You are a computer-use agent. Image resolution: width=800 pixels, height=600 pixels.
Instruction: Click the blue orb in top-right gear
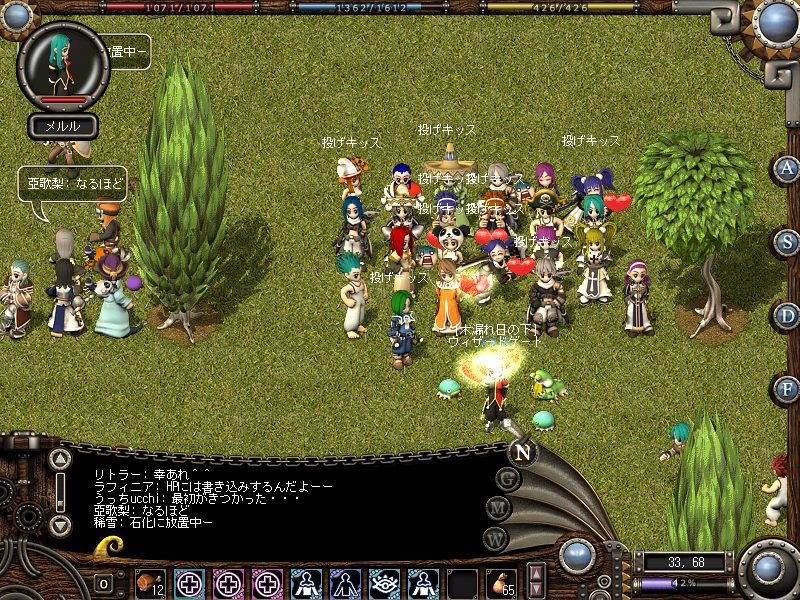[x=776, y=20]
